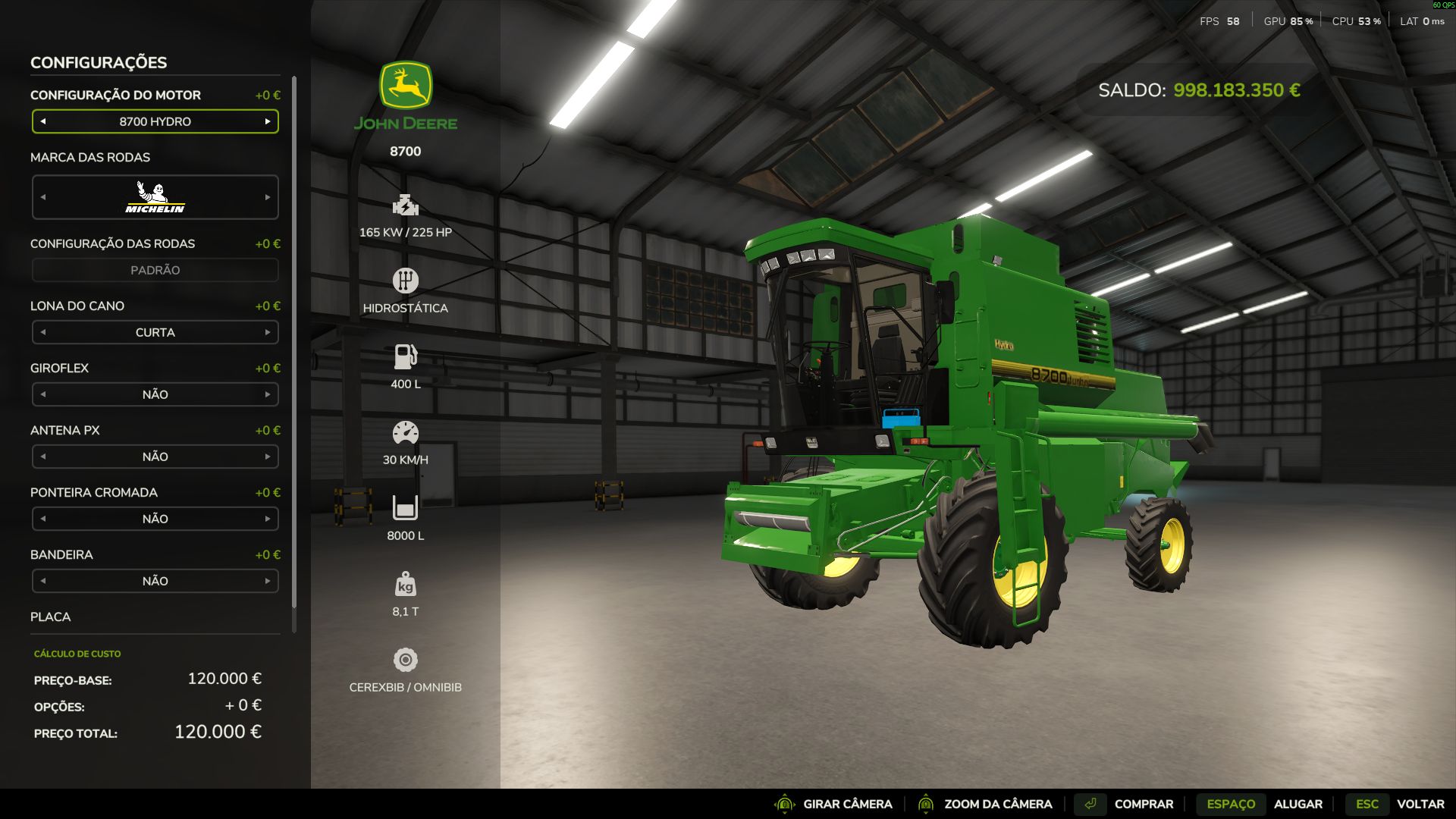Switch to previous wheel brand arrow
Screen dimensions: 1456x819
[x=43, y=197]
